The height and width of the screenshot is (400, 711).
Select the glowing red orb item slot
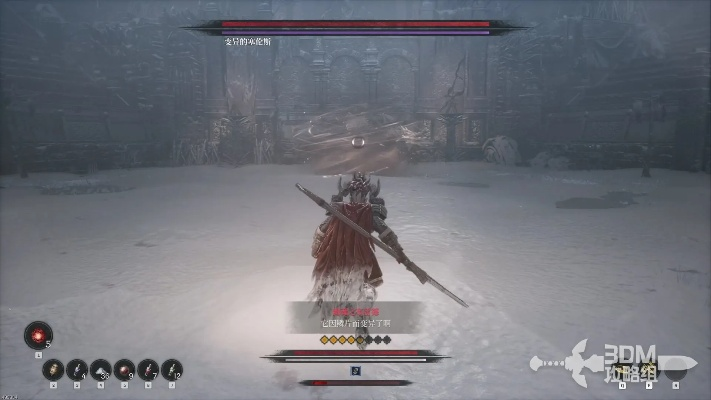pos(38,335)
